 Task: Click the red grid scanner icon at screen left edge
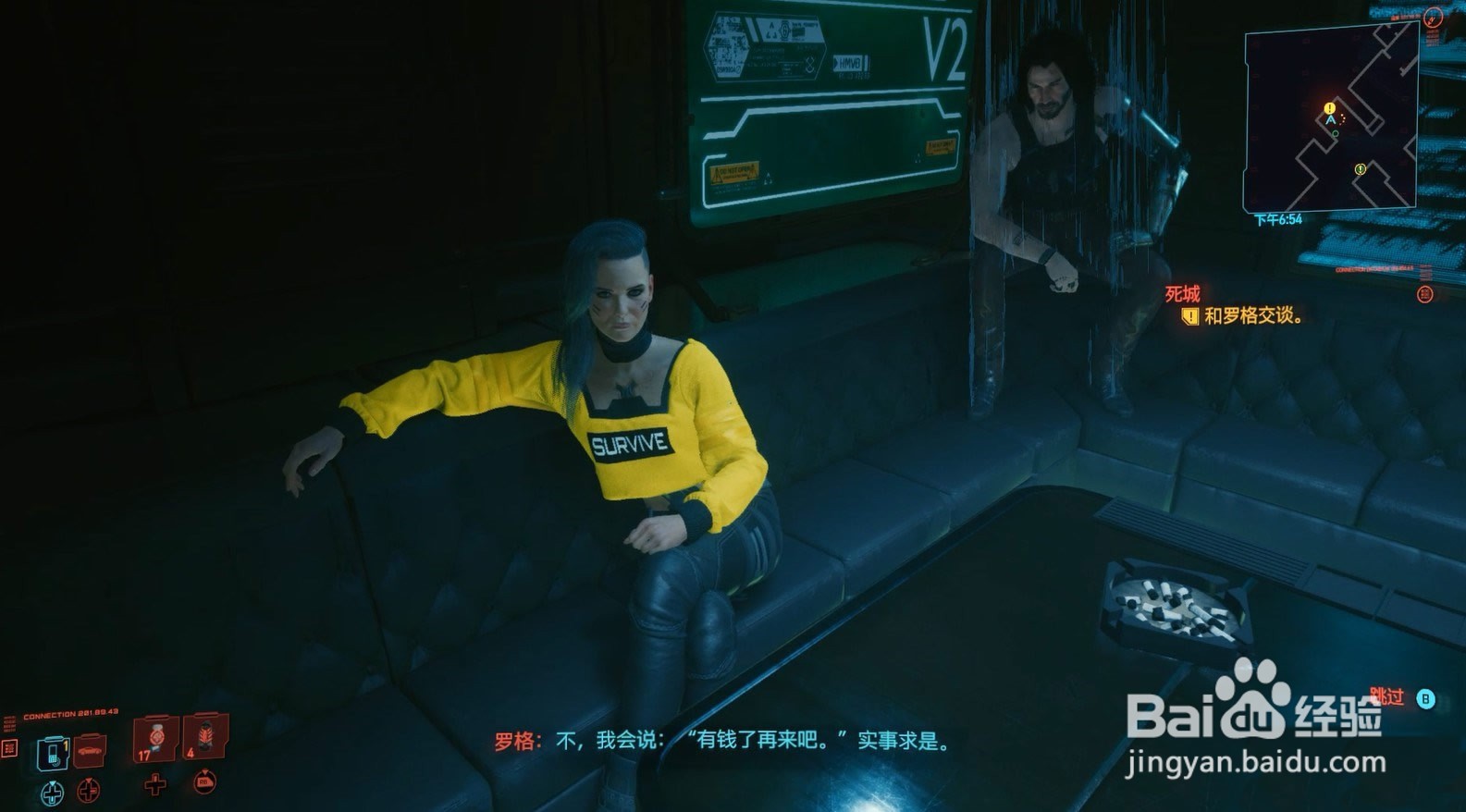(x=9, y=750)
